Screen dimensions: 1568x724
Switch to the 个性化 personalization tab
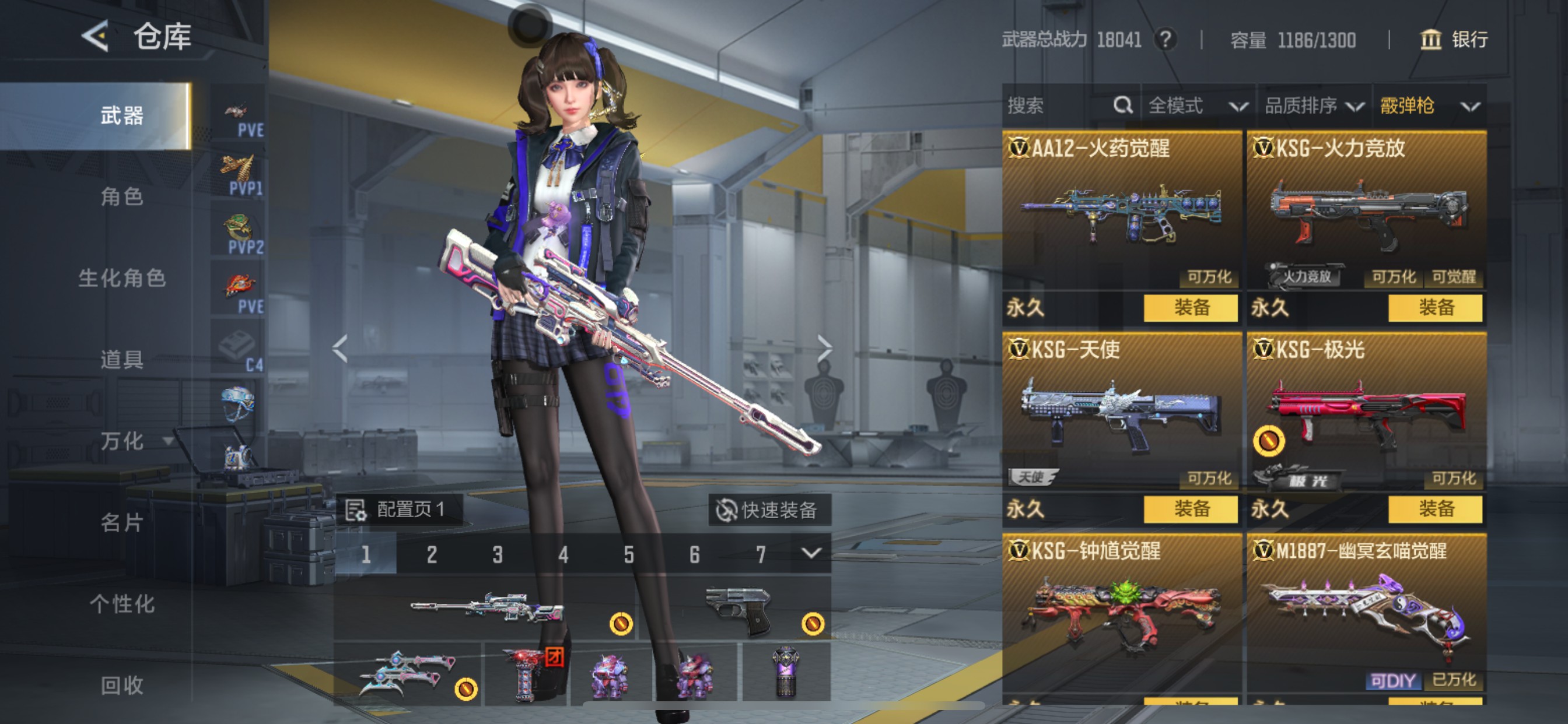[122, 603]
